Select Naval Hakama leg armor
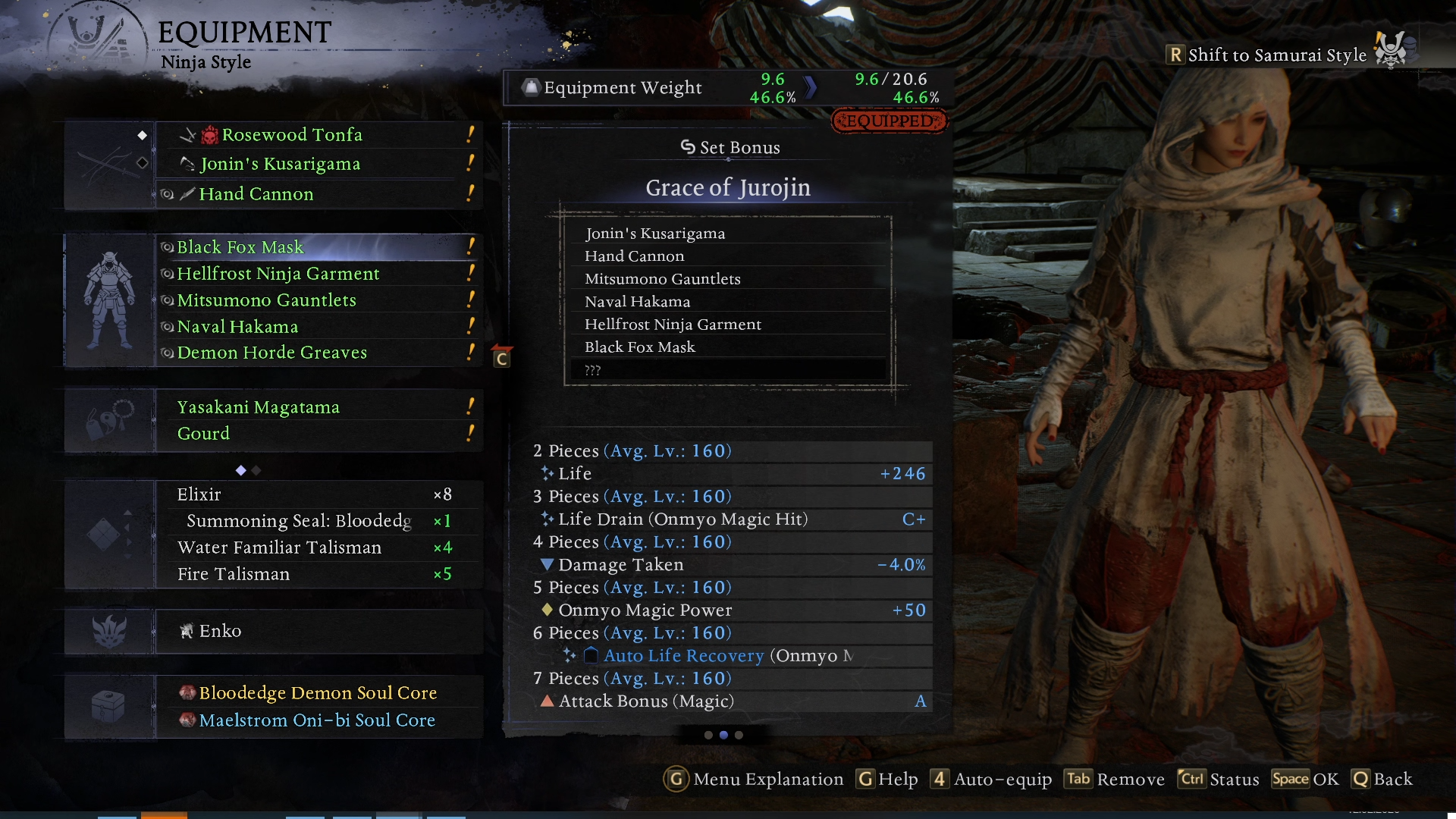The height and width of the screenshot is (819, 1456). click(237, 327)
